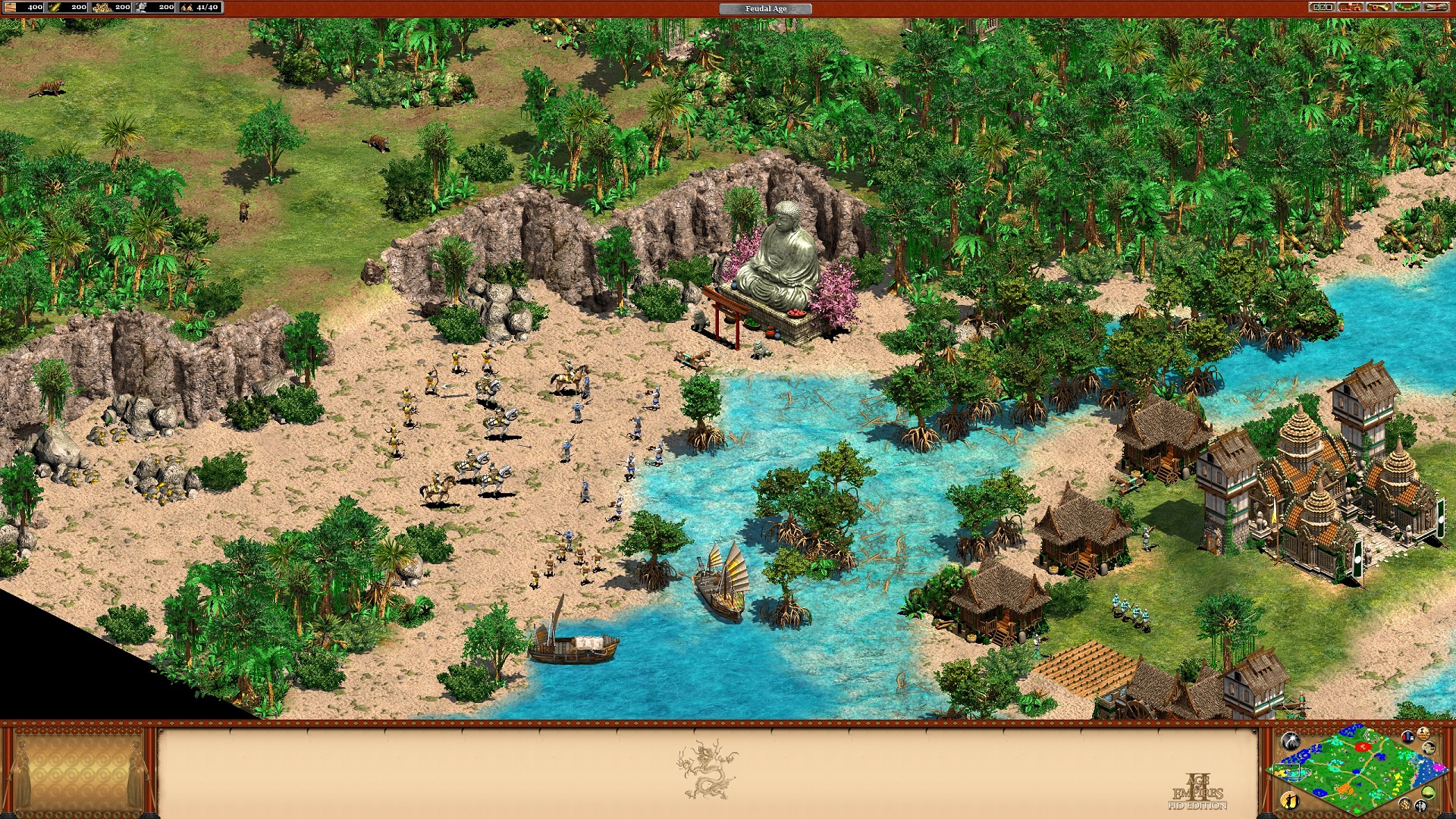Click the population count 41/40 display
Image resolution: width=1456 pixels, height=819 pixels.
(x=207, y=7)
